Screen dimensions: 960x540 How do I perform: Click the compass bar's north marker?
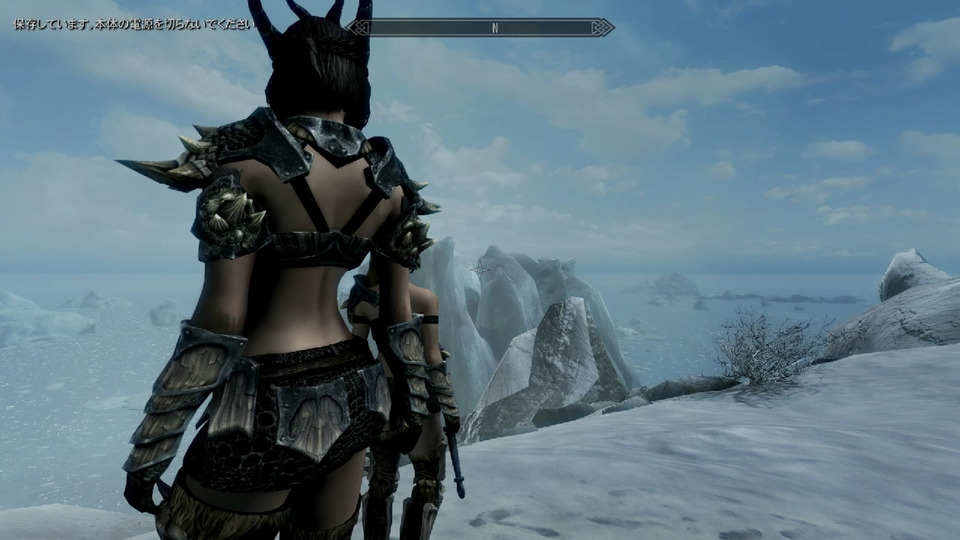pyautogui.click(x=494, y=28)
